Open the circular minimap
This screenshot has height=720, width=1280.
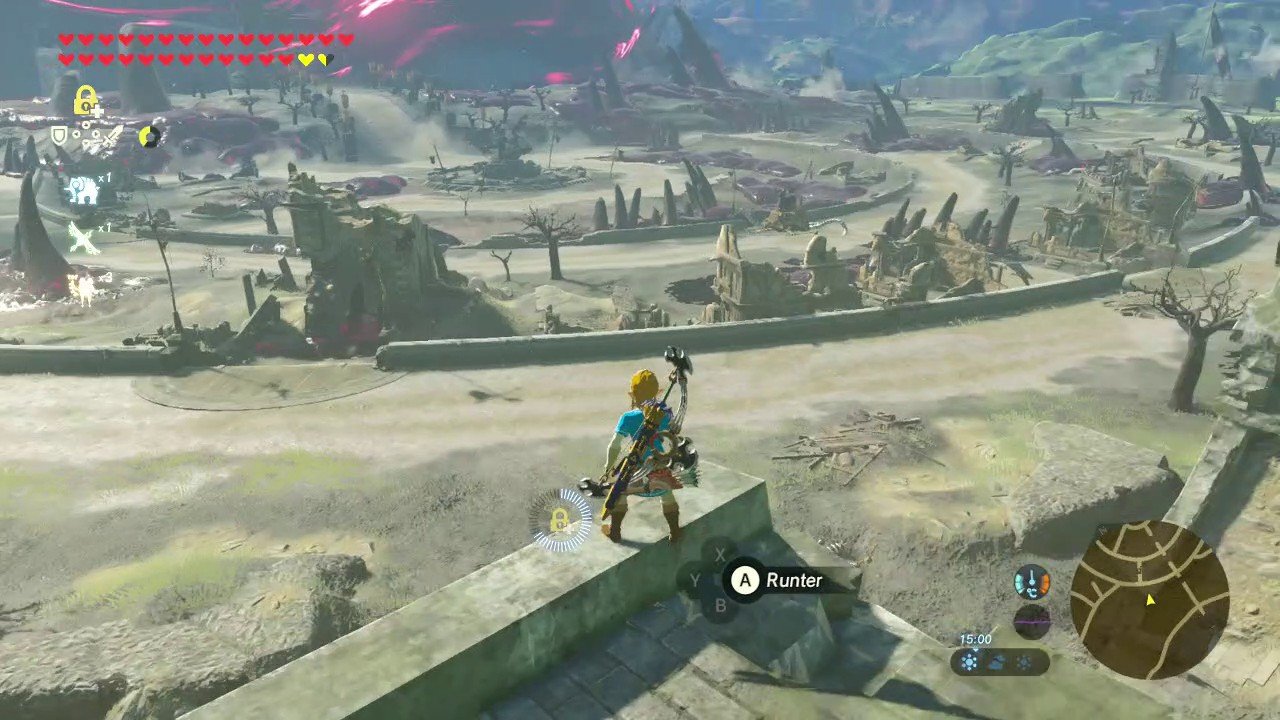tap(1149, 600)
